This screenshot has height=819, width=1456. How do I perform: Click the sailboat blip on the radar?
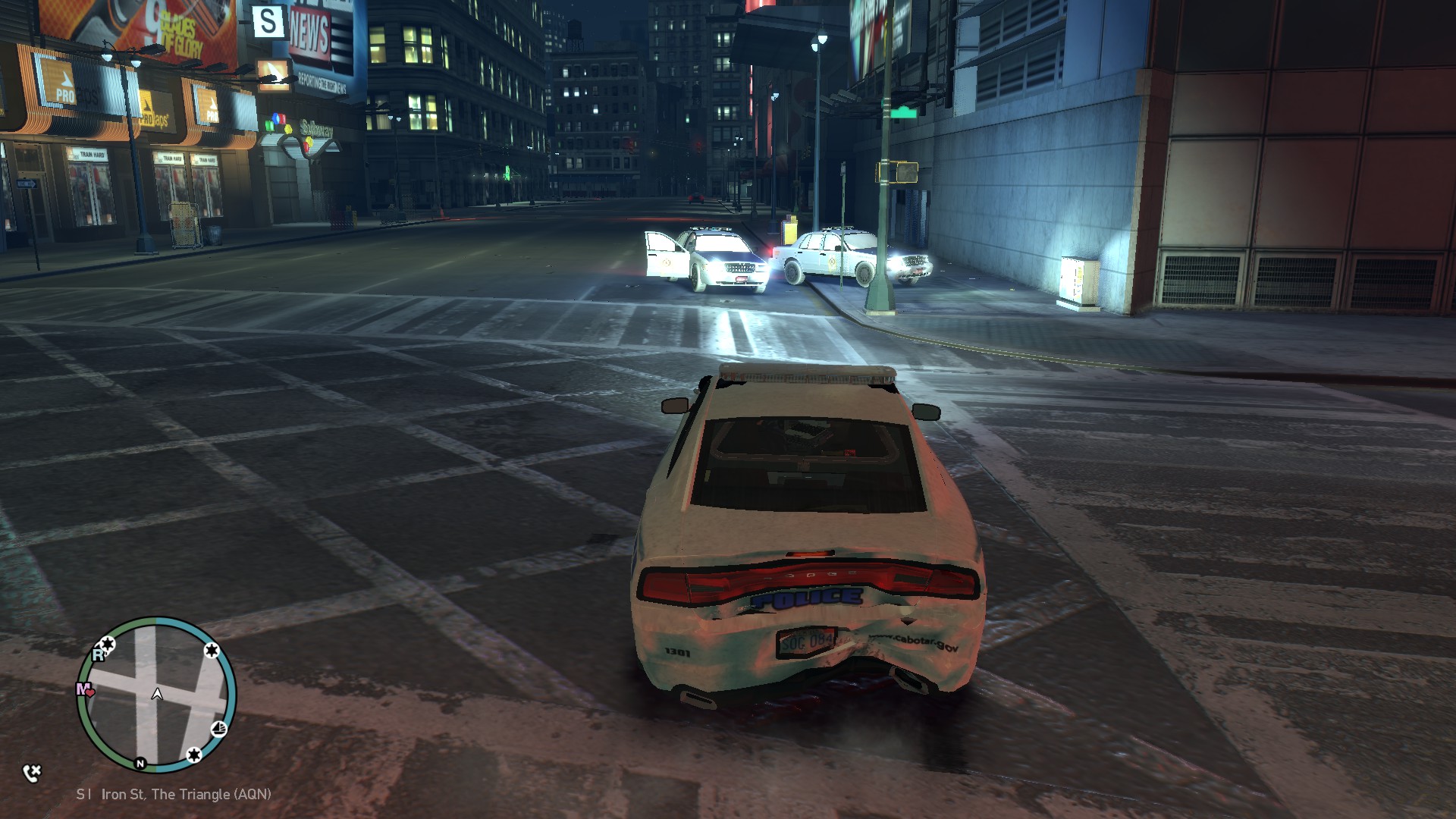click(x=218, y=730)
